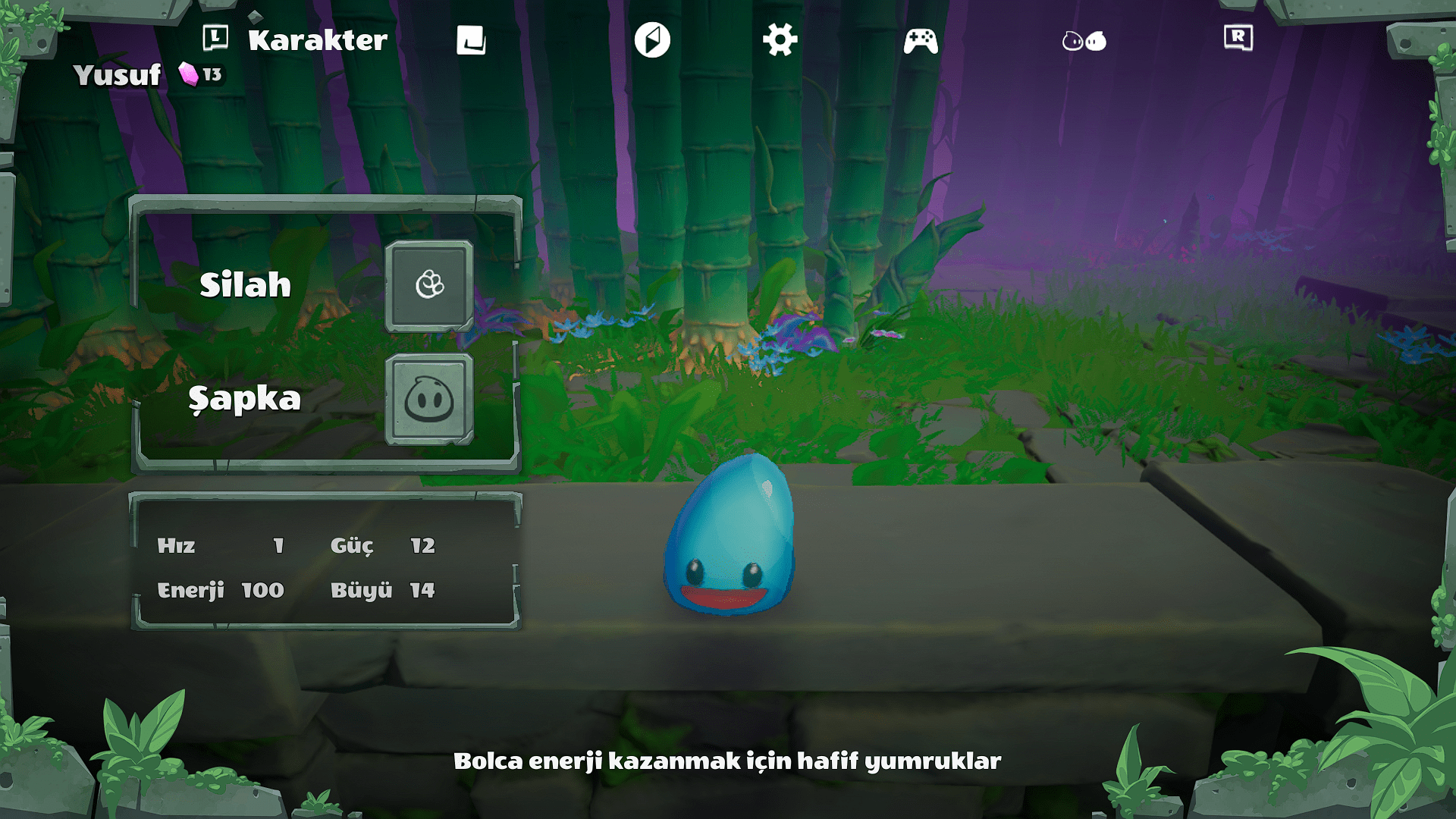This screenshot has width=1456, height=819.
Task: Open the gear settings tab
Action: [780, 39]
